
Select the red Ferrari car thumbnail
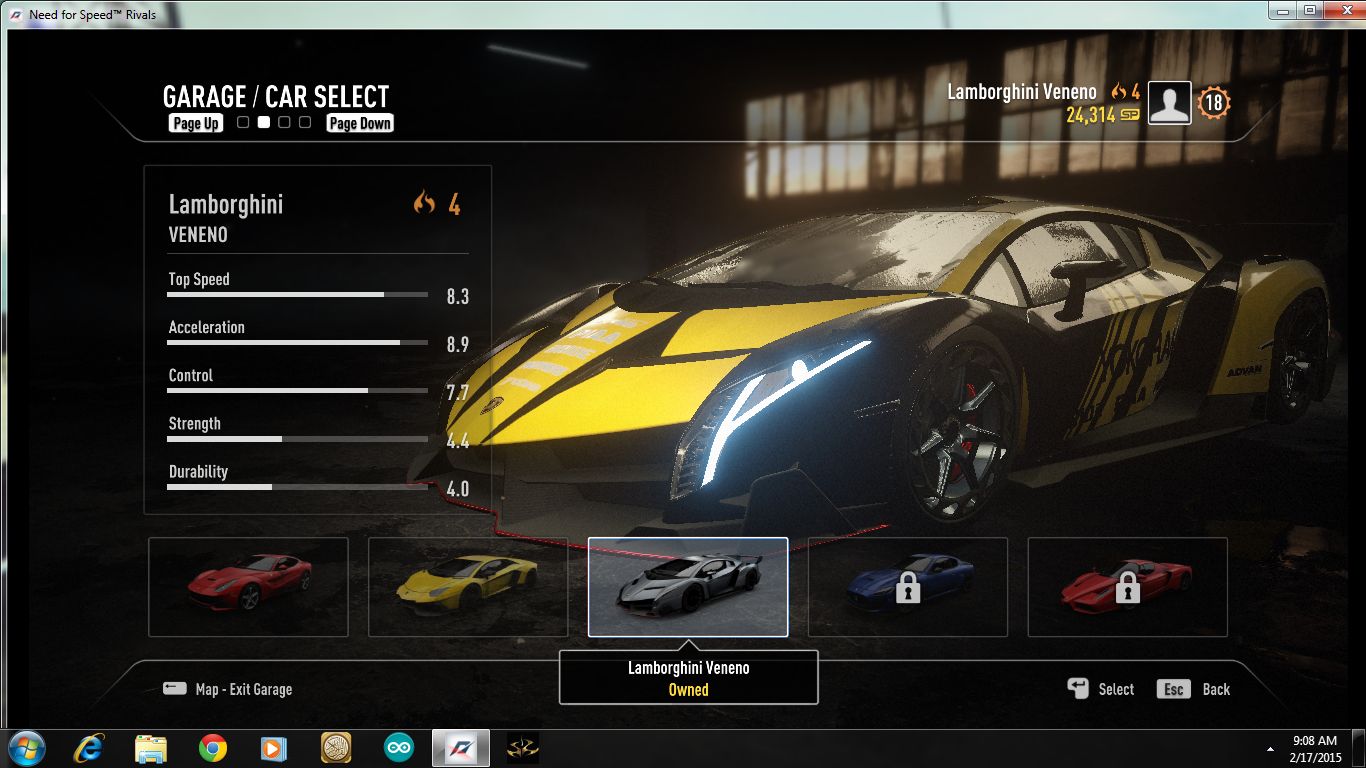point(248,587)
